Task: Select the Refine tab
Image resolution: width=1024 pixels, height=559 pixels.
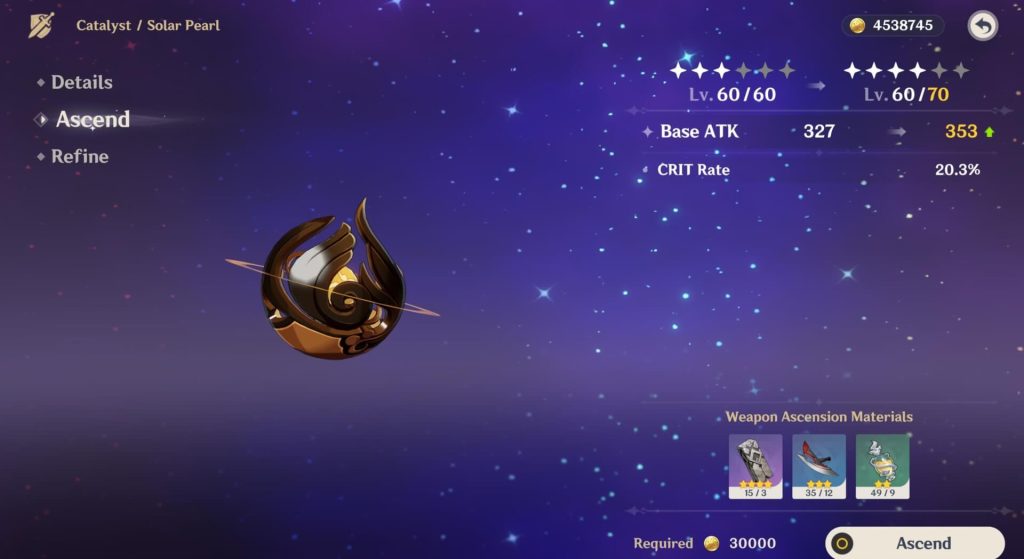Action: (79, 157)
